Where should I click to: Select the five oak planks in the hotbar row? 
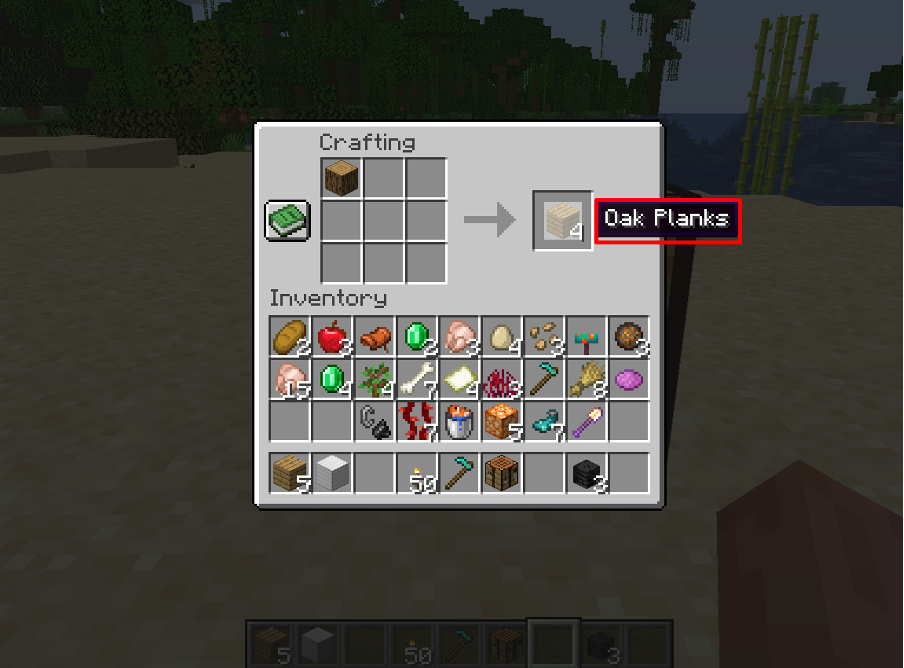pyautogui.click(x=289, y=474)
